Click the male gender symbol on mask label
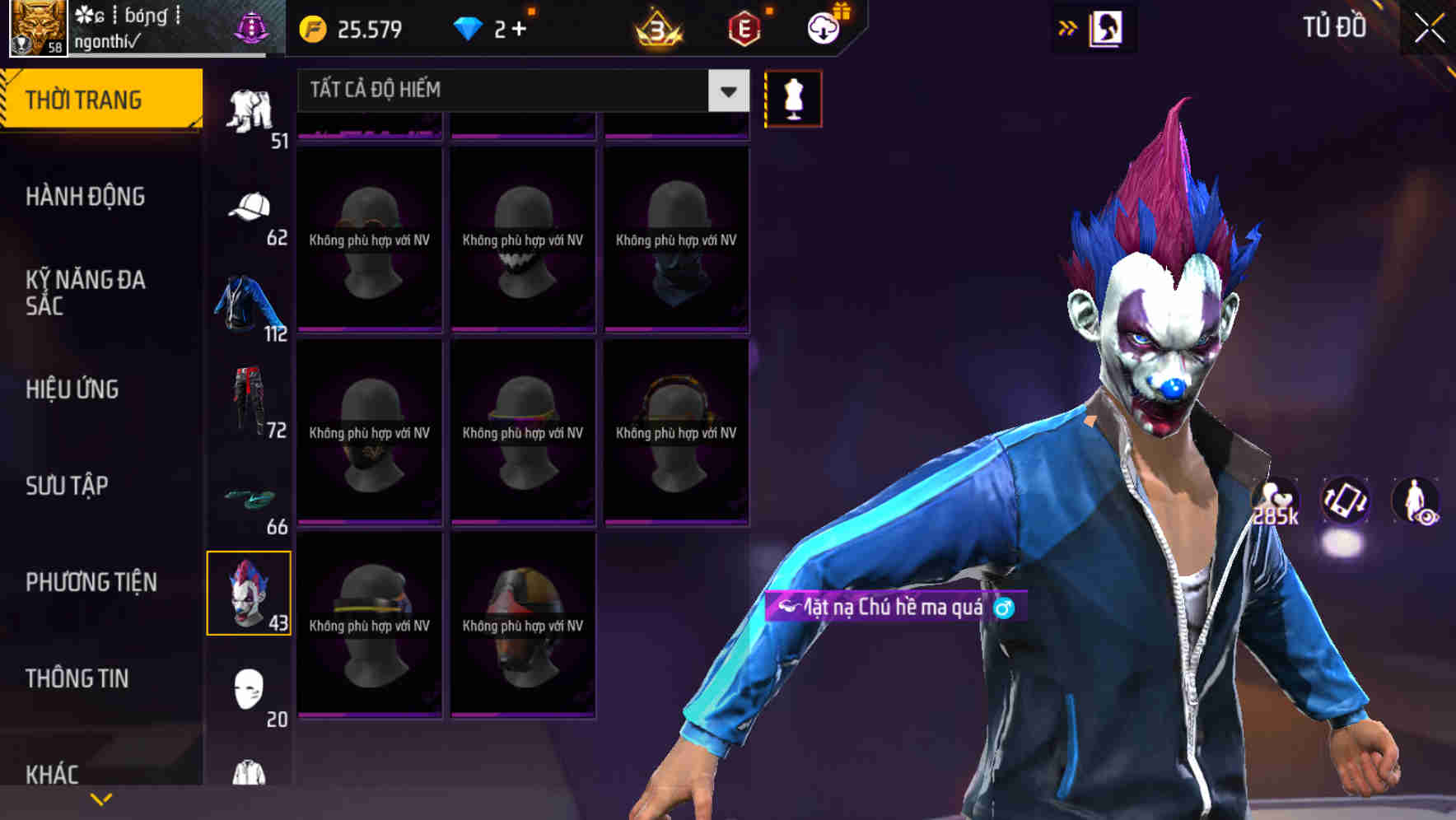Image resolution: width=1456 pixels, height=820 pixels. (x=1003, y=606)
